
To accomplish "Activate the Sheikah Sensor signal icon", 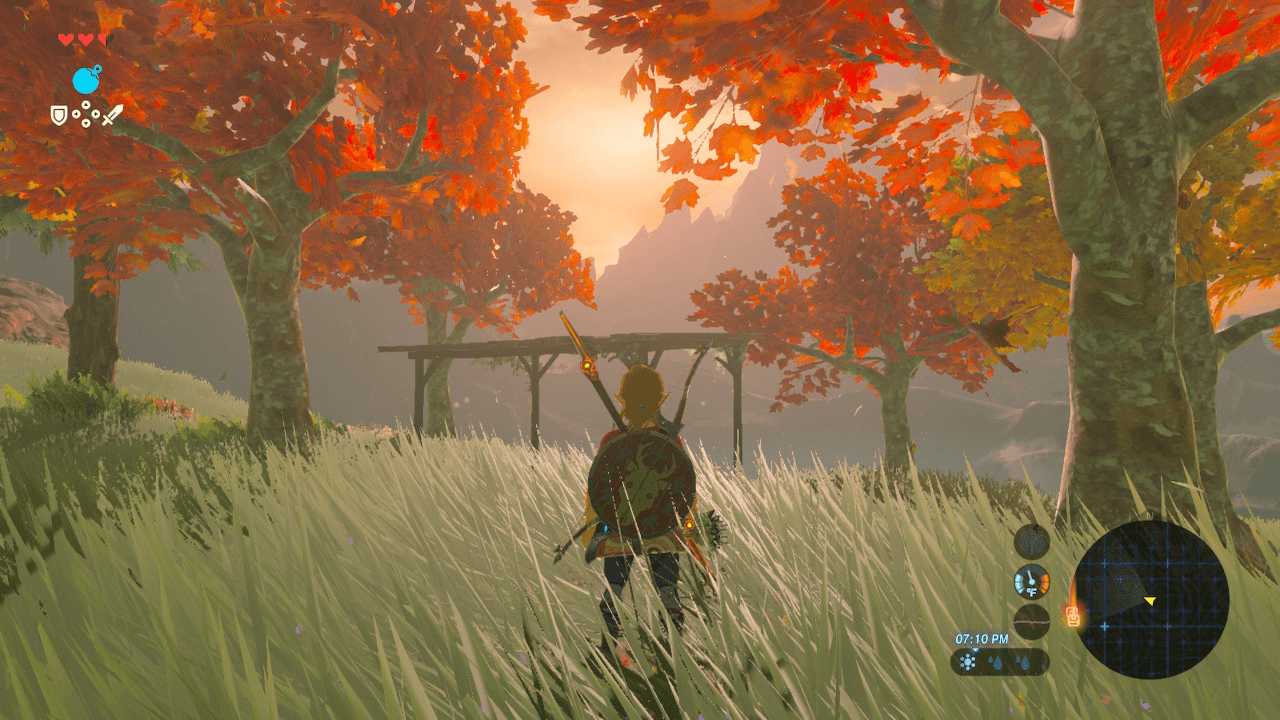I will pyautogui.click(x=1032, y=542).
